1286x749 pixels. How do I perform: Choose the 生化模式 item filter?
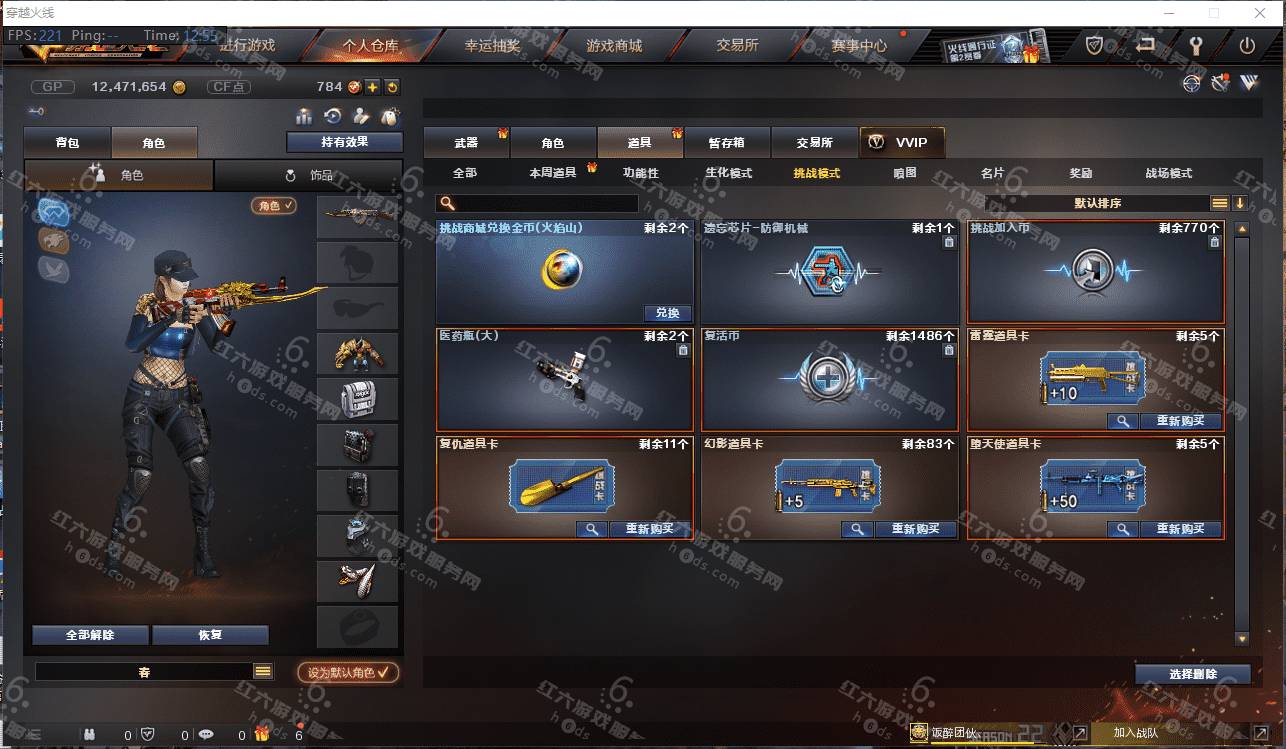pyautogui.click(x=728, y=173)
